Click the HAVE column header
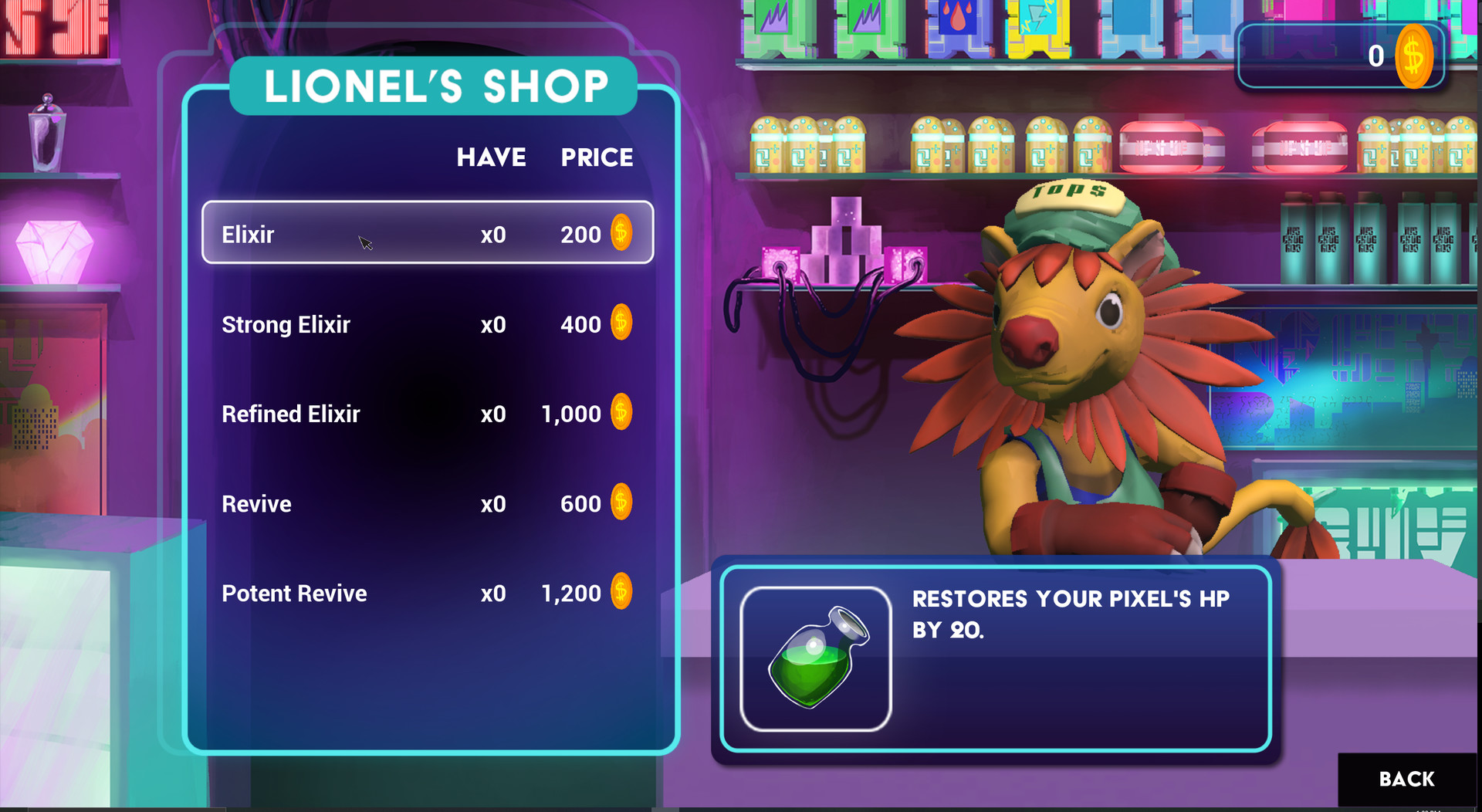Viewport: 1482px width, 812px height. coord(492,157)
